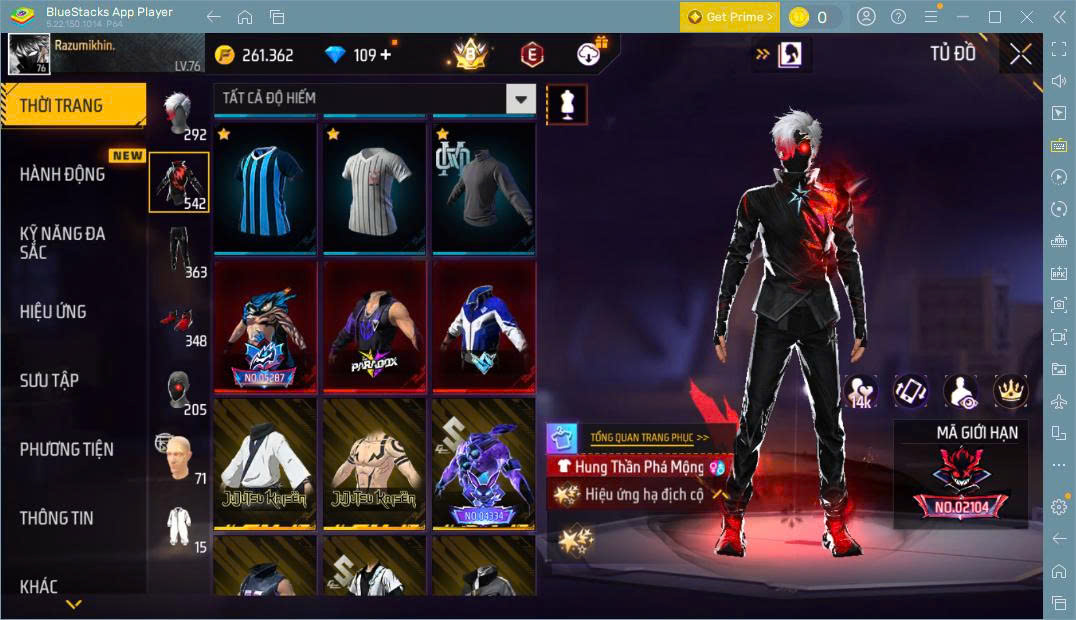The width and height of the screenshot is (1076, 620).
Task: Add diamonds with the plus button
Action: [386, 55]
